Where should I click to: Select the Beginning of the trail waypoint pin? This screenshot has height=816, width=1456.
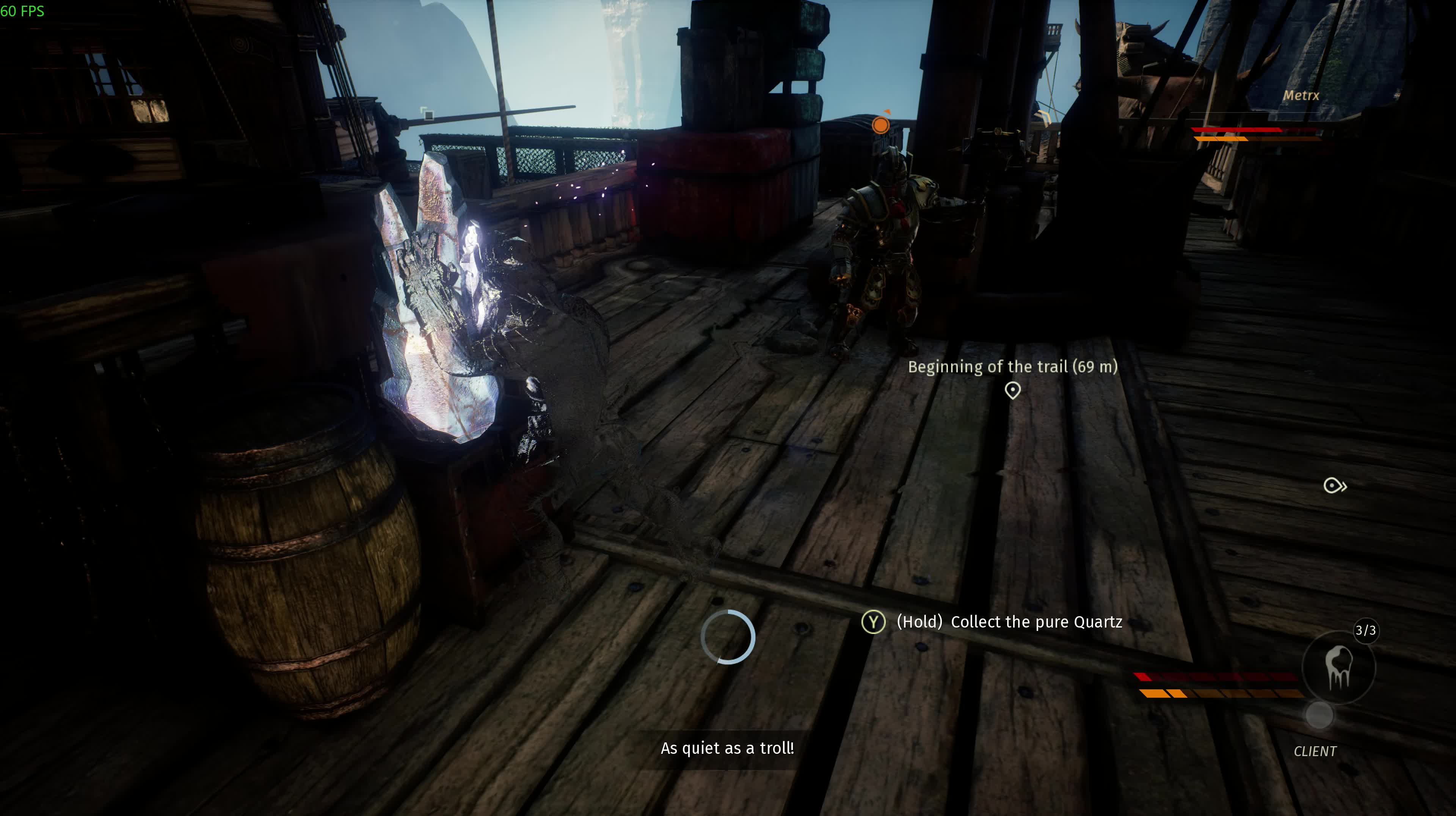coord(1012,390)
